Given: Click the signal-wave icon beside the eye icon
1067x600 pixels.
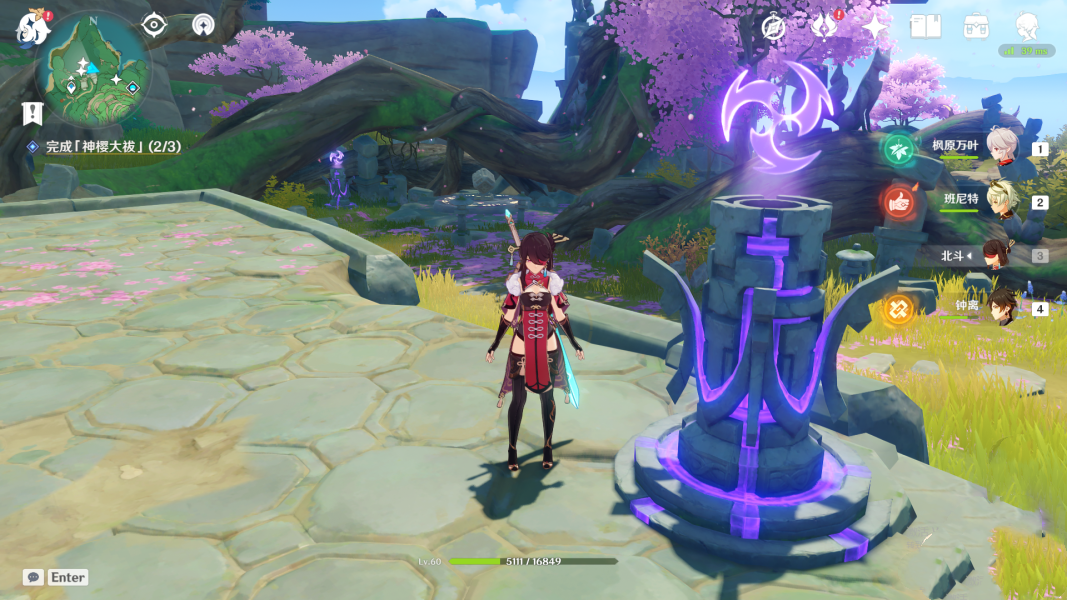Looking at the screenshot, I should pos(203,25).
